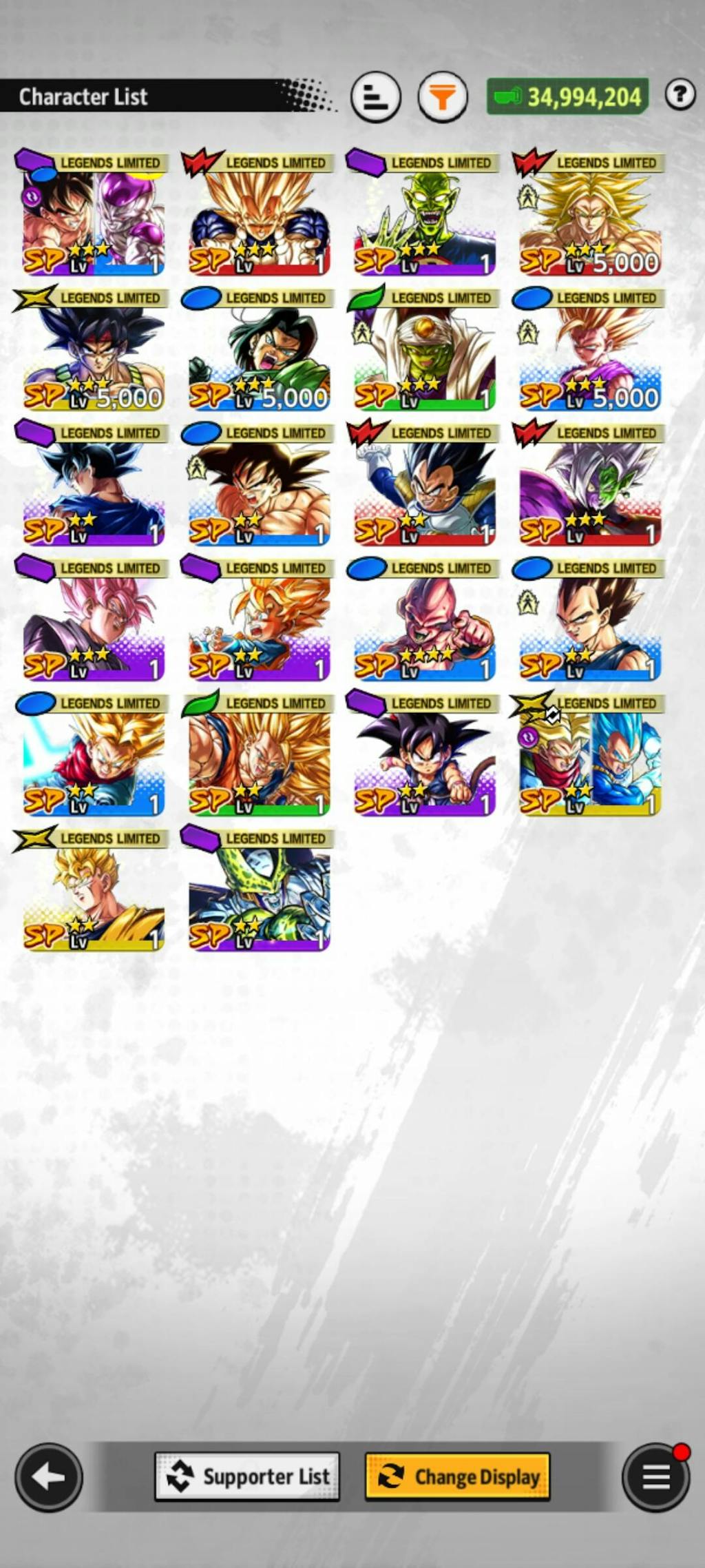This screenshot has width=705, height=1568.
Task: Open the hamburger main menu
Action: [655, 1477]
